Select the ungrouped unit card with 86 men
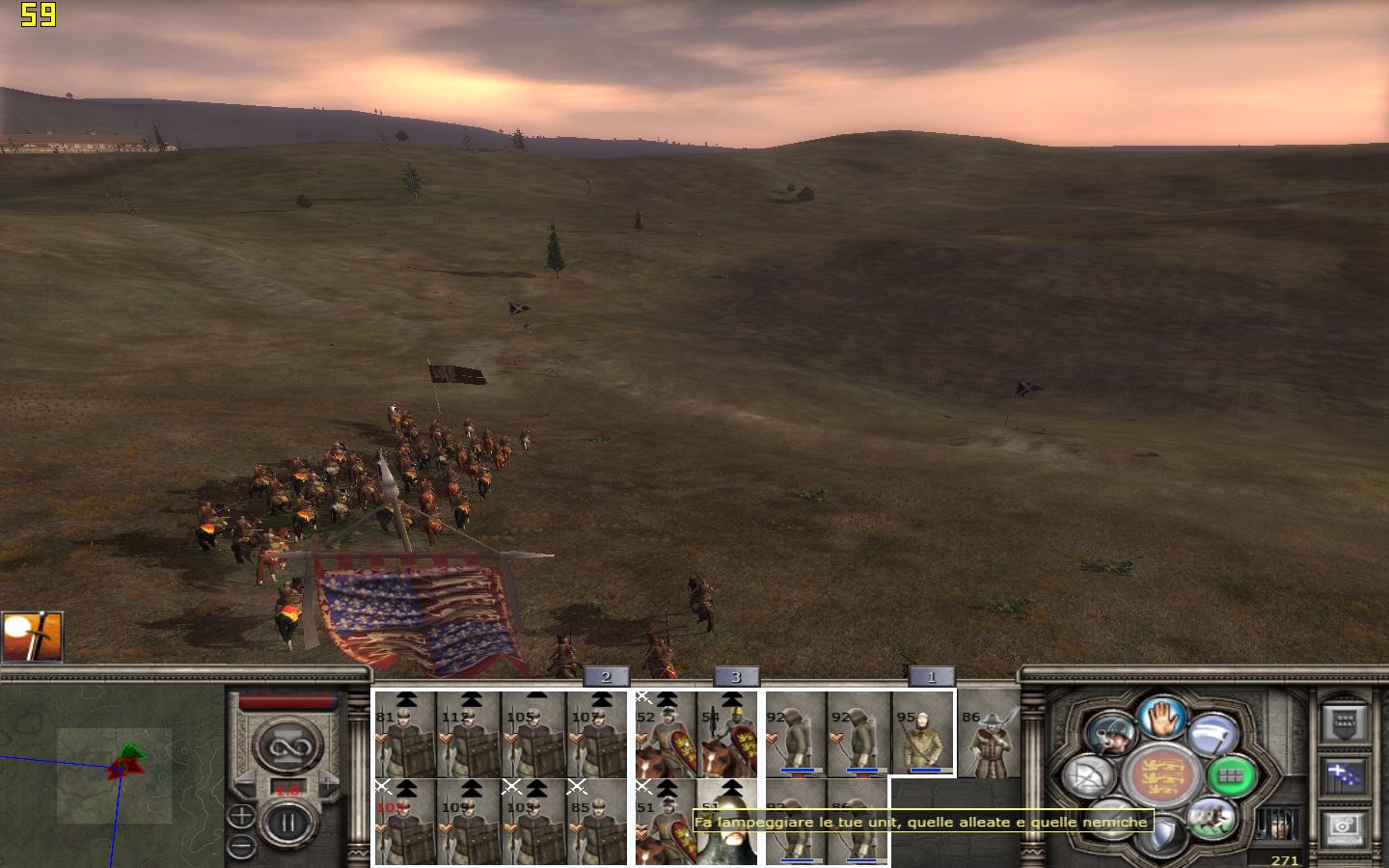 [987, 735]
